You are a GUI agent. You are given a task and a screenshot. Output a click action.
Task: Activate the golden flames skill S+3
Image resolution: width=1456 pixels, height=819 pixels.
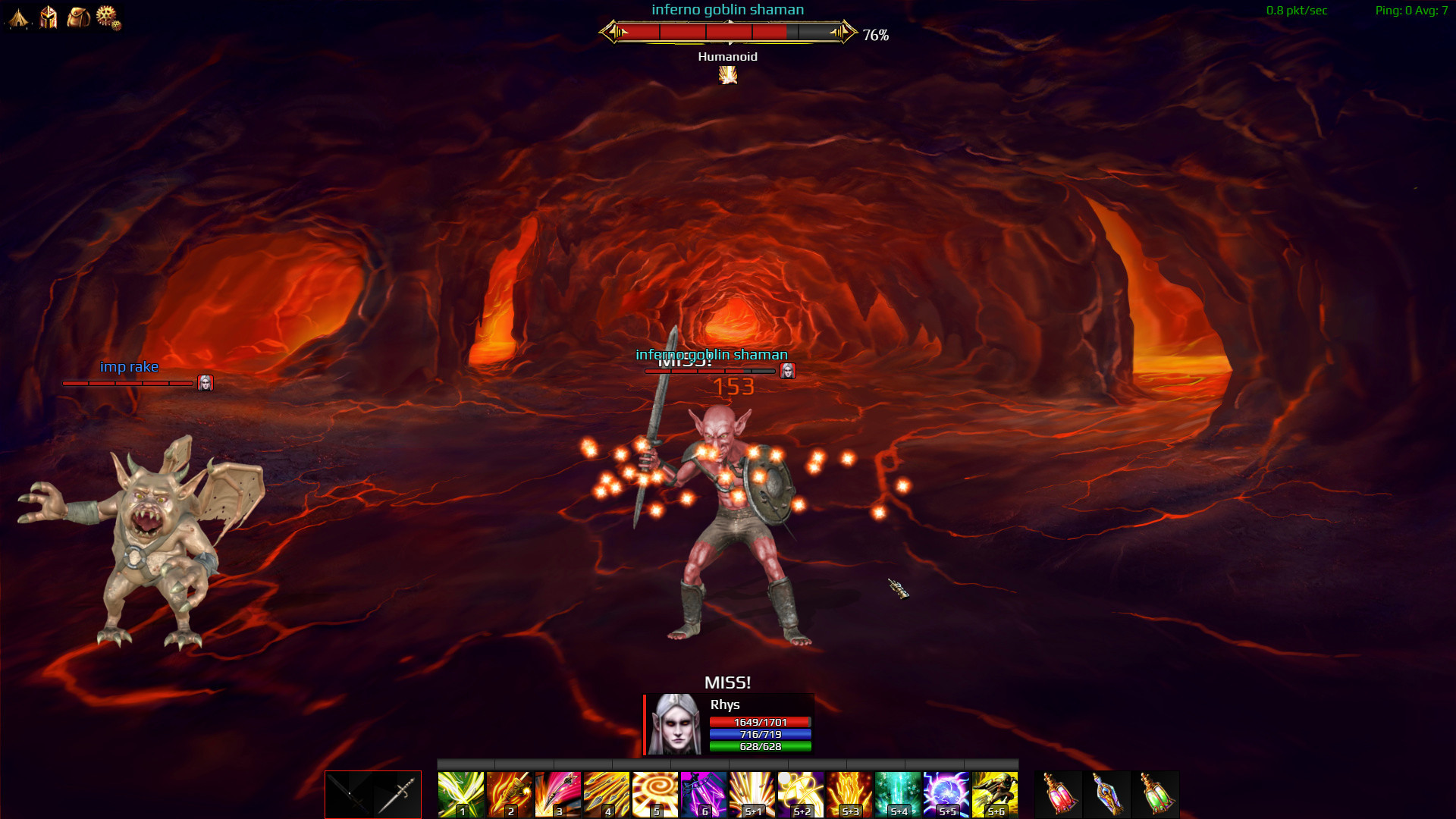pyautogui.click(x=849, y=794)
